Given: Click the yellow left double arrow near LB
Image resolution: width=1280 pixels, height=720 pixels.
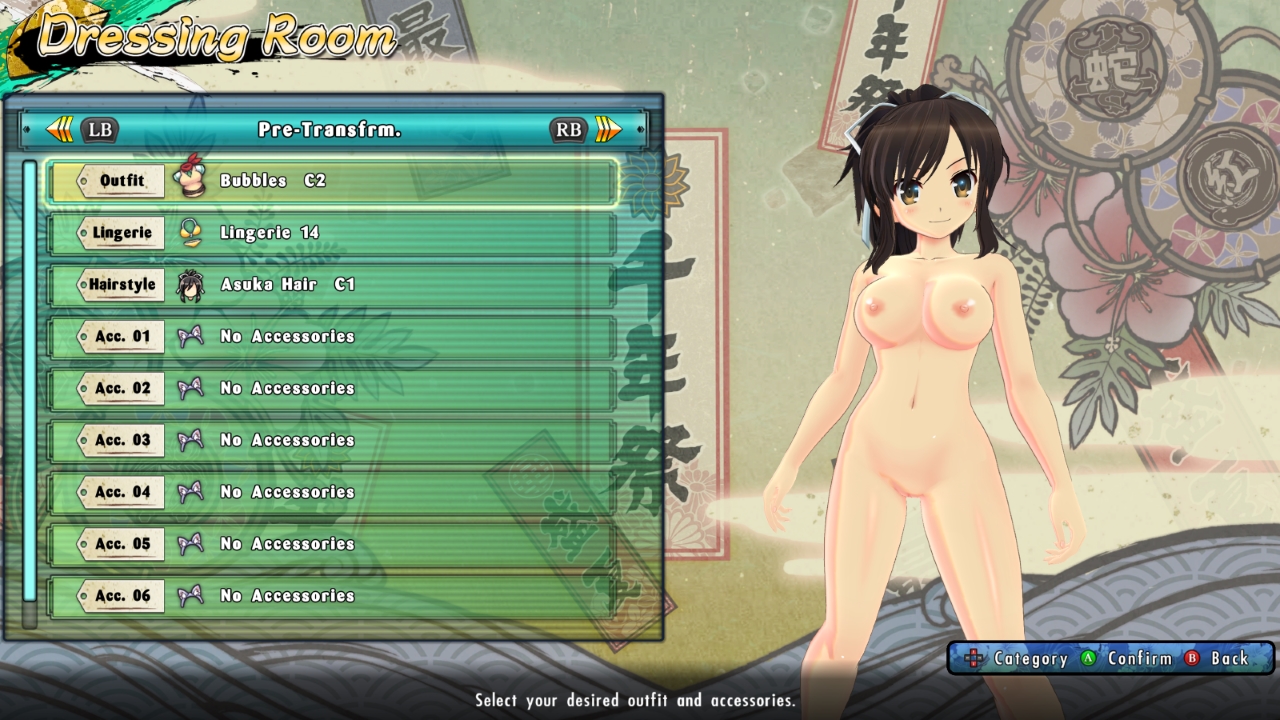Looking at the screenshot, I should pyautogui.click(x=60, y=129).
